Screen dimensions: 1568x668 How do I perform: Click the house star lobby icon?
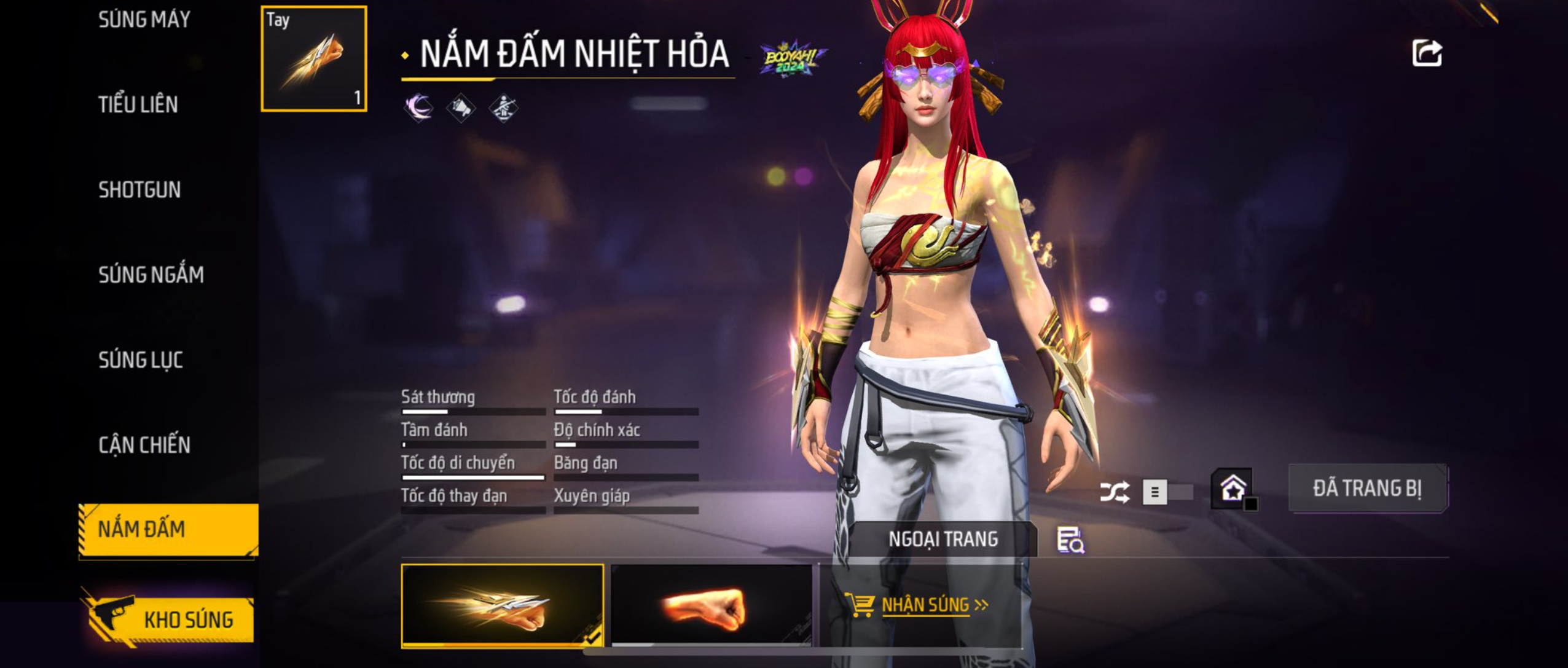click(1233, 489)
